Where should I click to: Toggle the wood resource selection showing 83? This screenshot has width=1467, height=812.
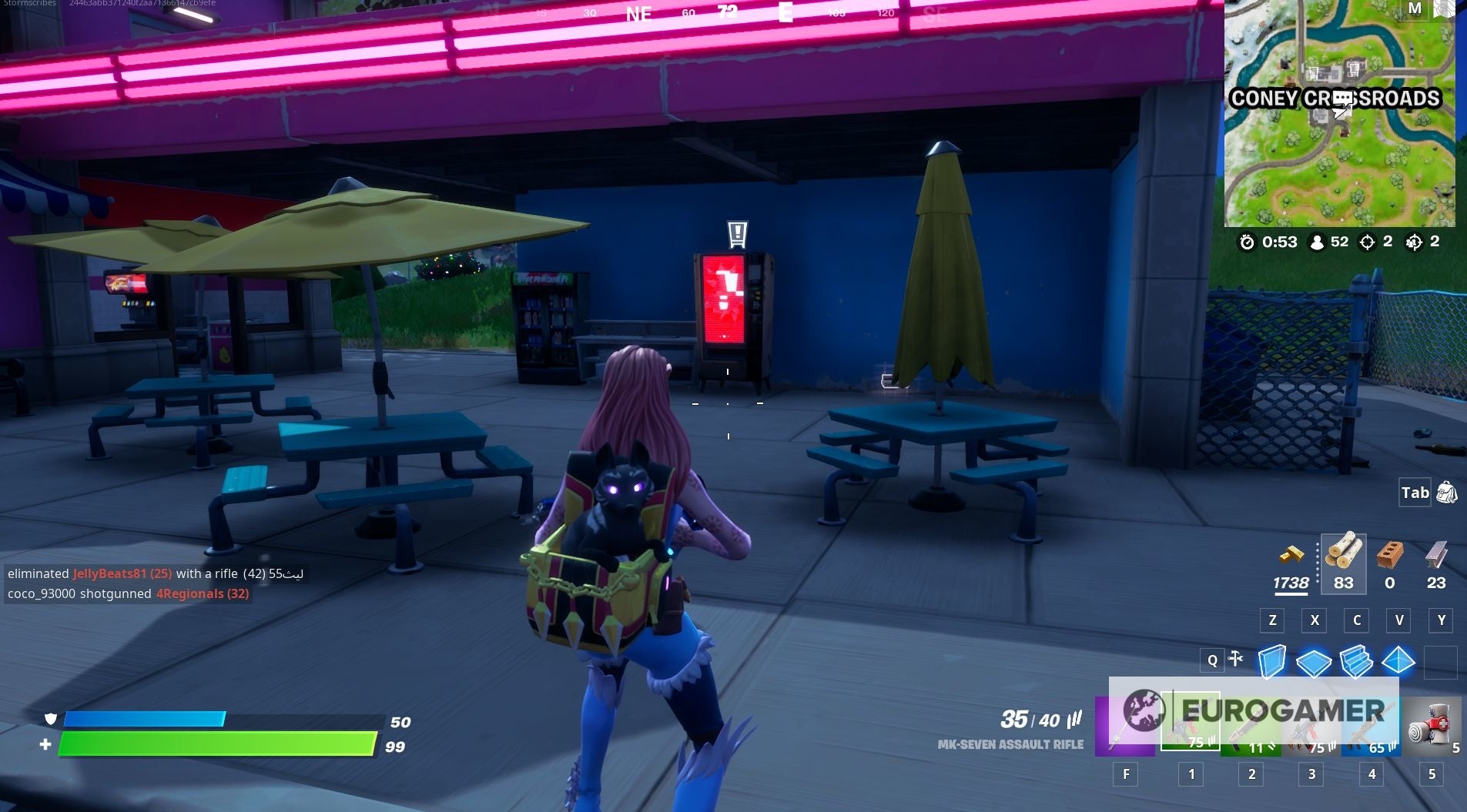(x=1343, y=563)
